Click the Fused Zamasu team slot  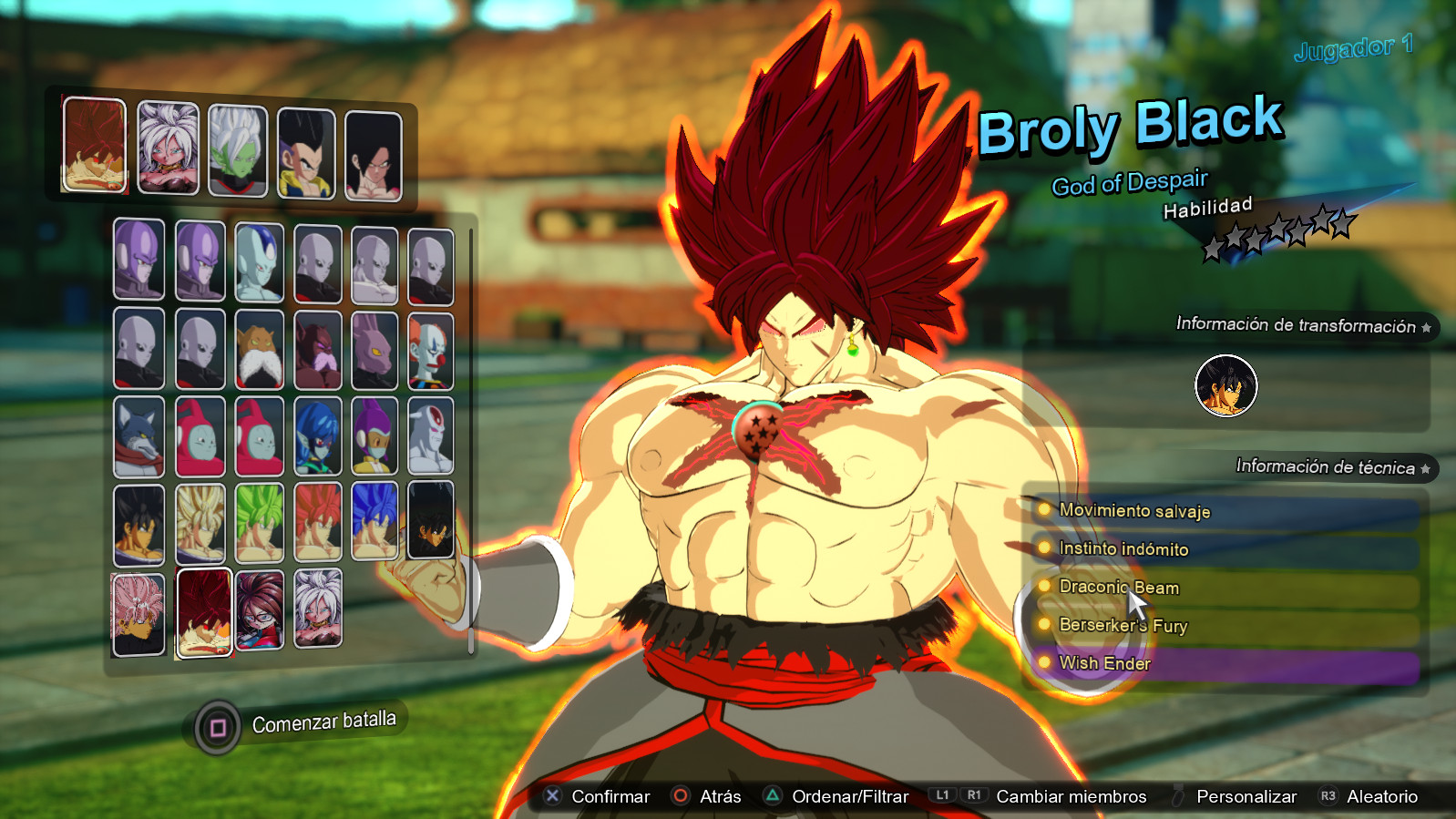[x=237, y=149]
